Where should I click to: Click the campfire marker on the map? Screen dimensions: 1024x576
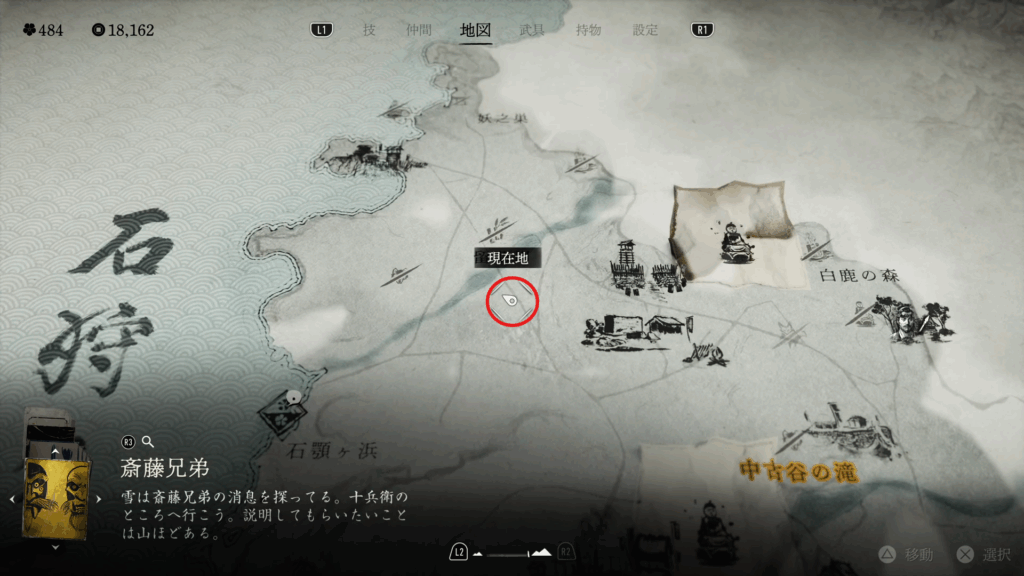click(715, 352)
